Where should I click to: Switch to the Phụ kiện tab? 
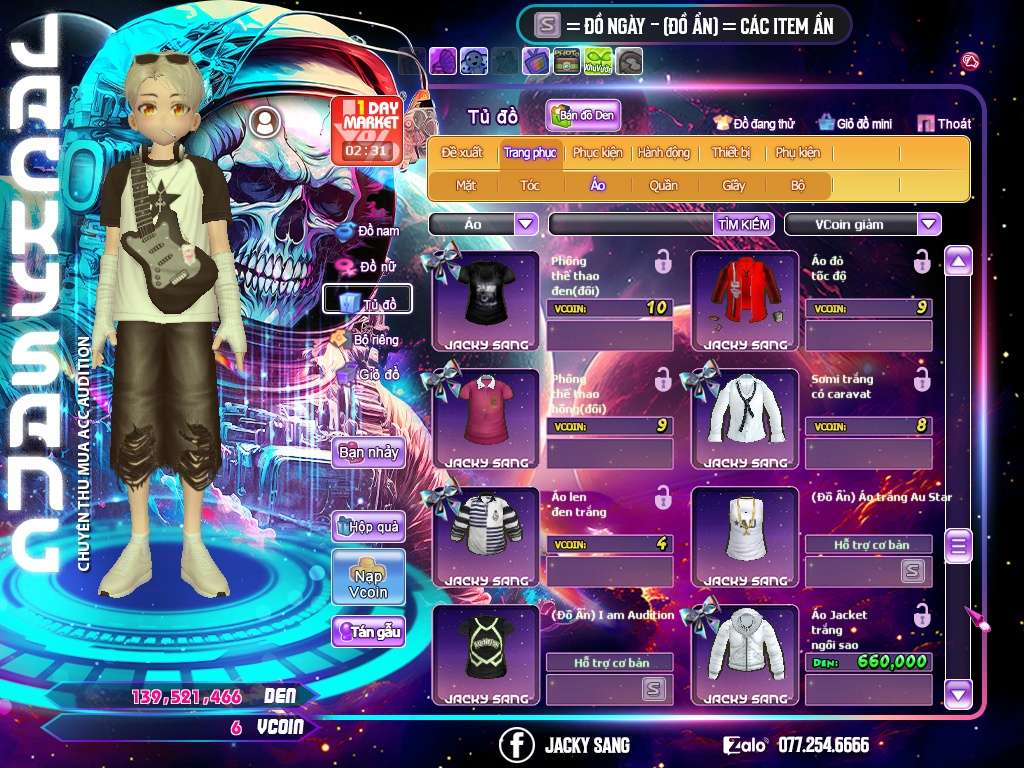[x=797, y=153]
